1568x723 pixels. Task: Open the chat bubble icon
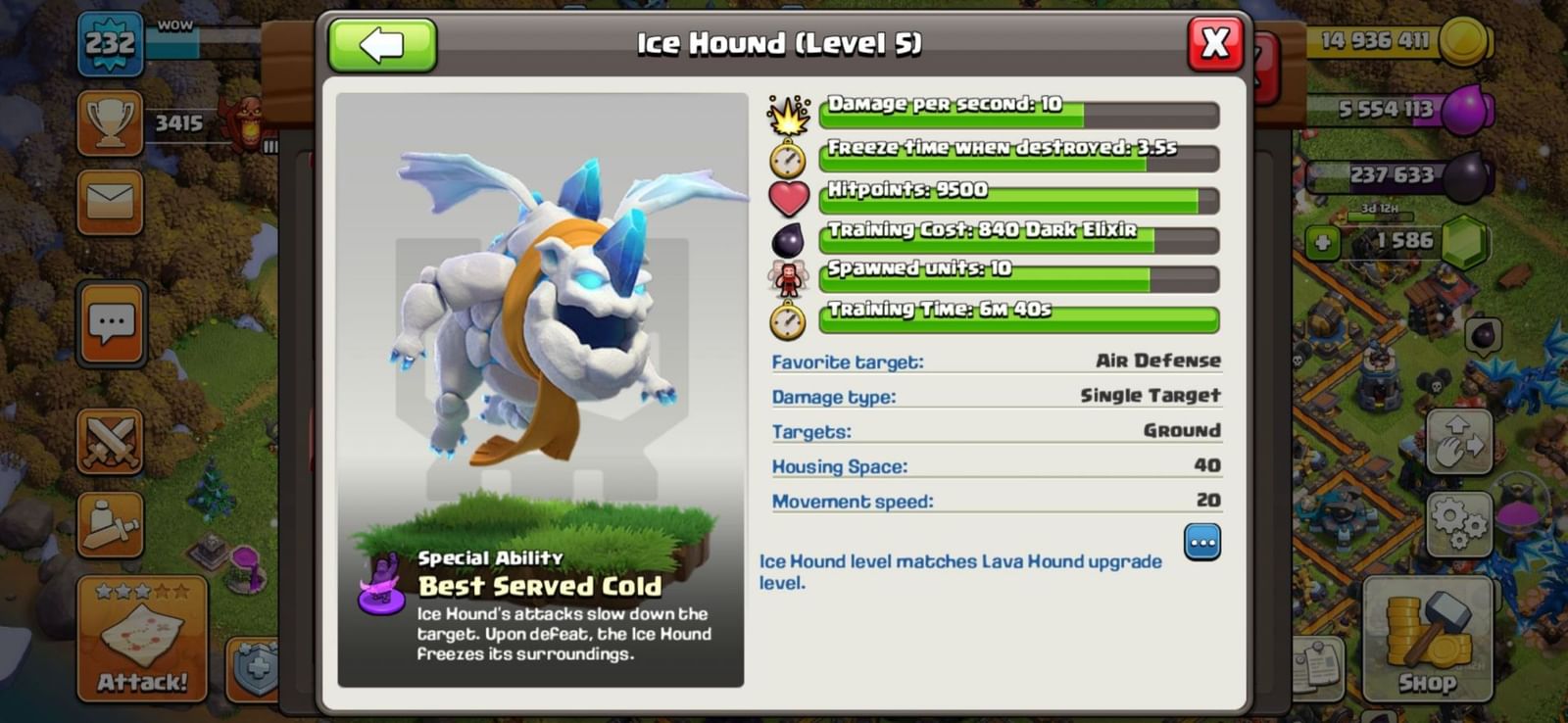pyautogui.click(x=110, y=323)
